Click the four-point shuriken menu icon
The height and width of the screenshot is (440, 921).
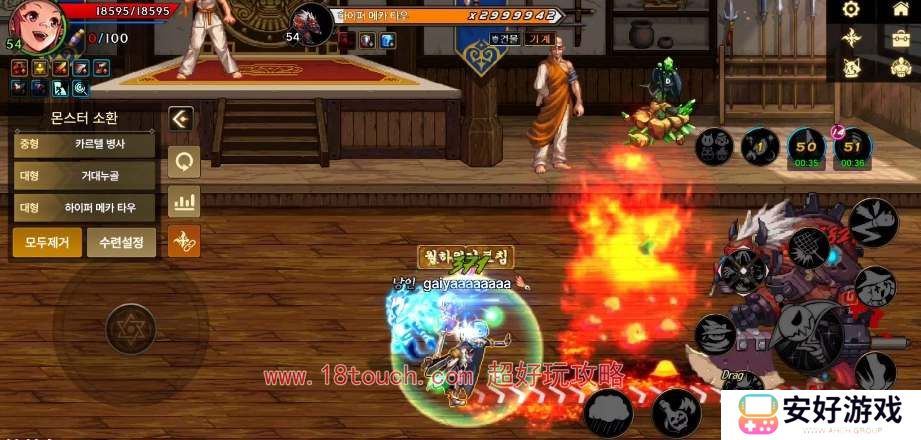click(x=851, y=38)
